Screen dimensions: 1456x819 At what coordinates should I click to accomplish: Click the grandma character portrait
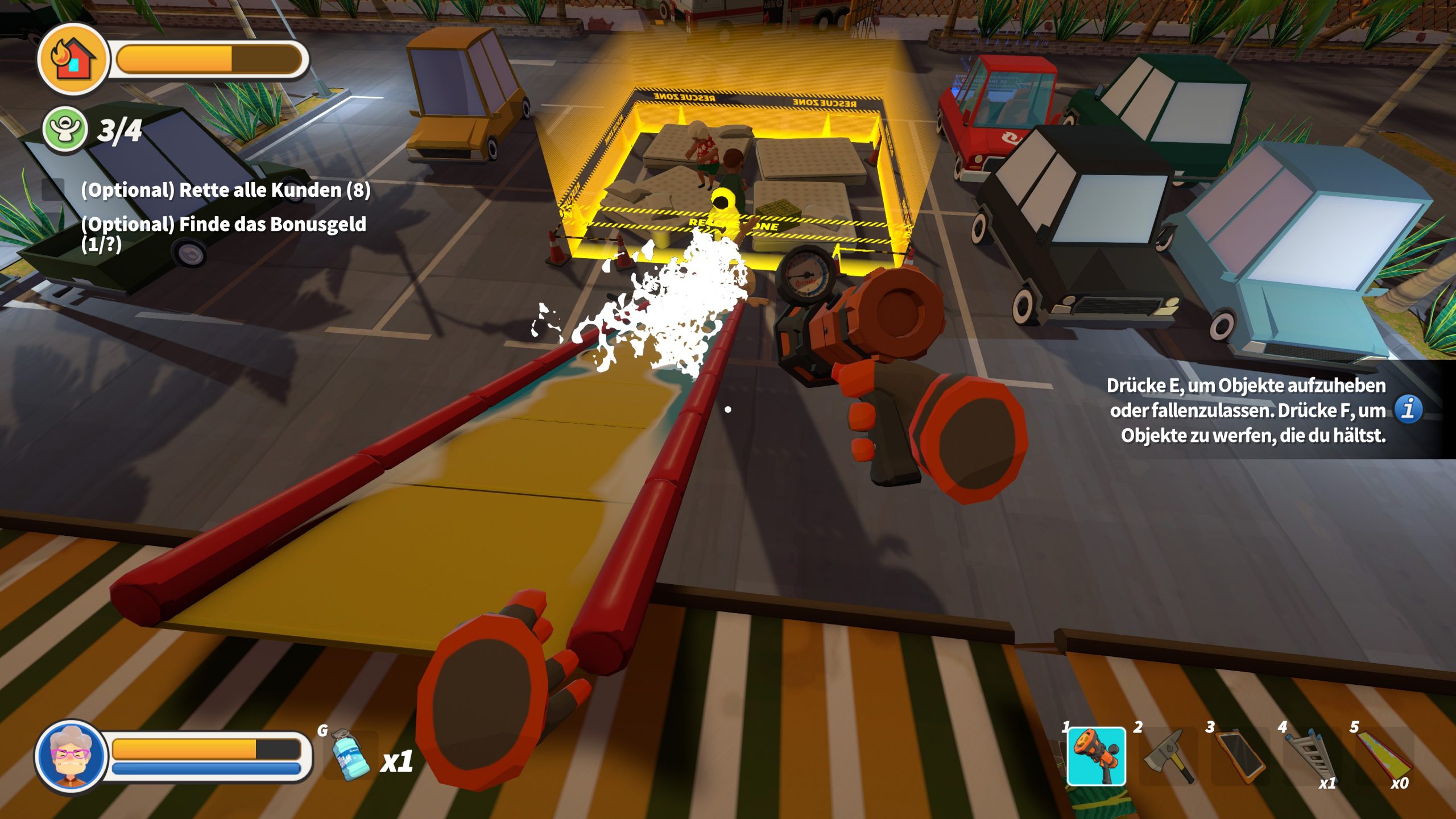71,755
